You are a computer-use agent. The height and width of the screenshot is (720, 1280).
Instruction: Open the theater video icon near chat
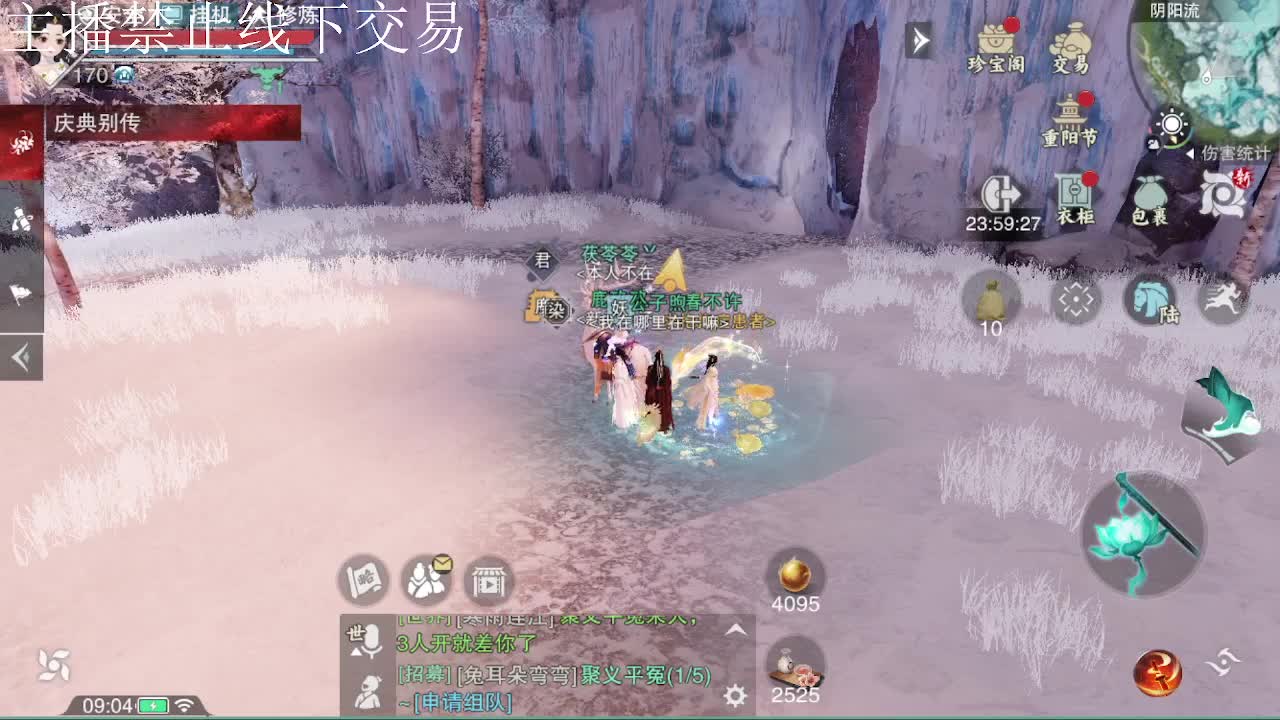(x=487, y=582)
